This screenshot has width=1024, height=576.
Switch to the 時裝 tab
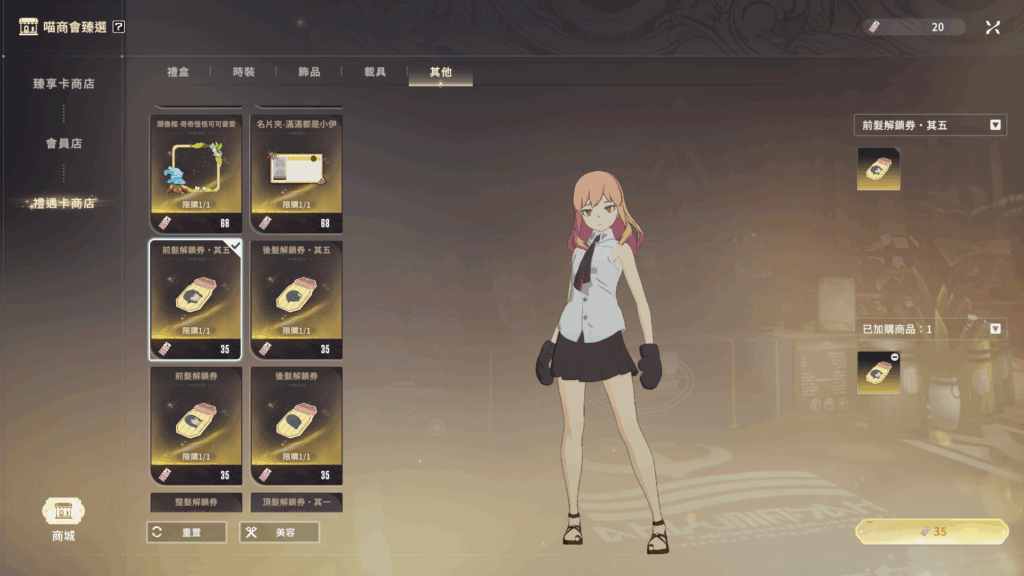click(244, 72)
